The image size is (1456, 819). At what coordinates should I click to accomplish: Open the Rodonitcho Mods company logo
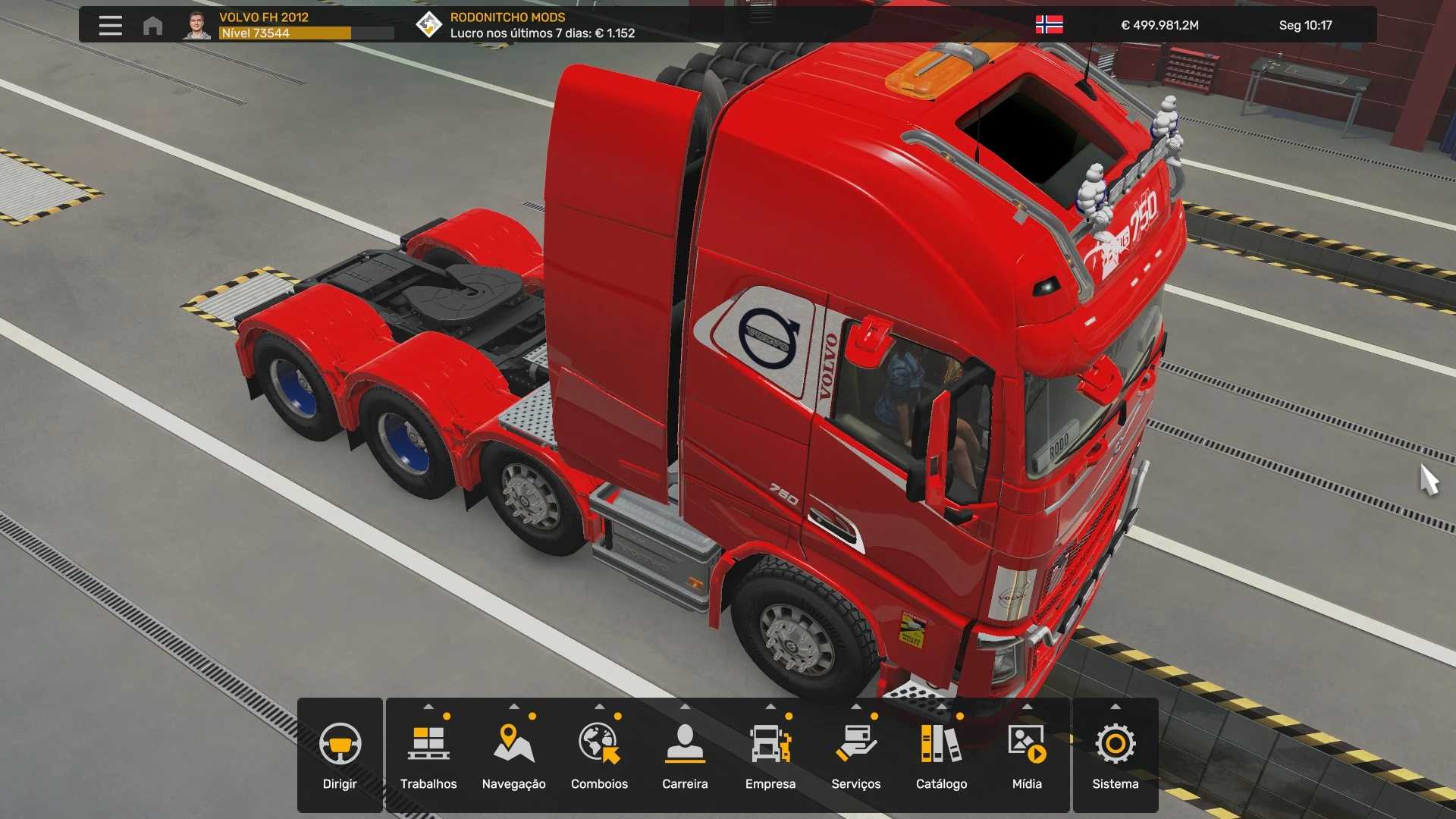coord(428,25)
